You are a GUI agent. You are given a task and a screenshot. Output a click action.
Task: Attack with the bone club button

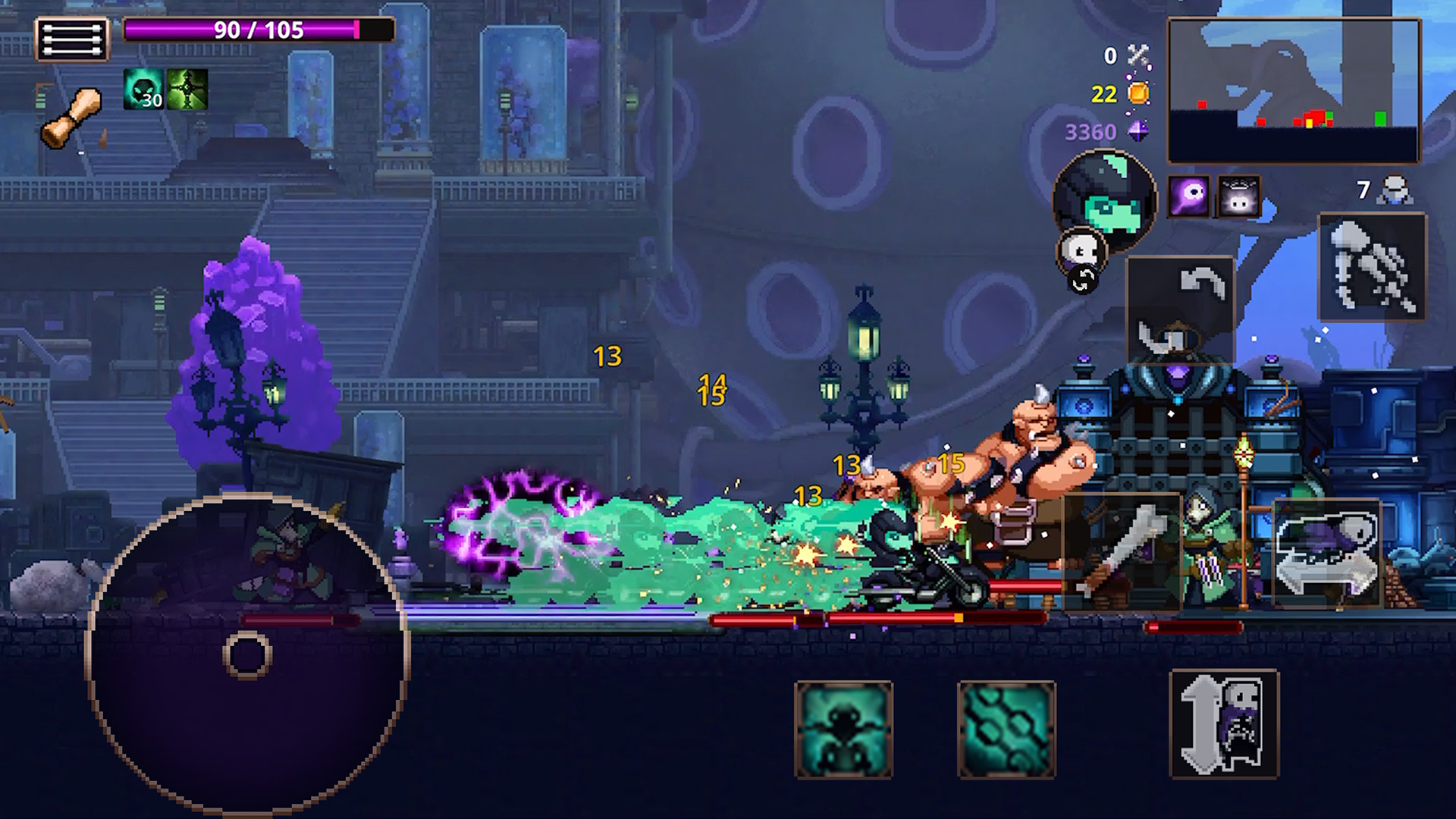[x=1122, y=552]
